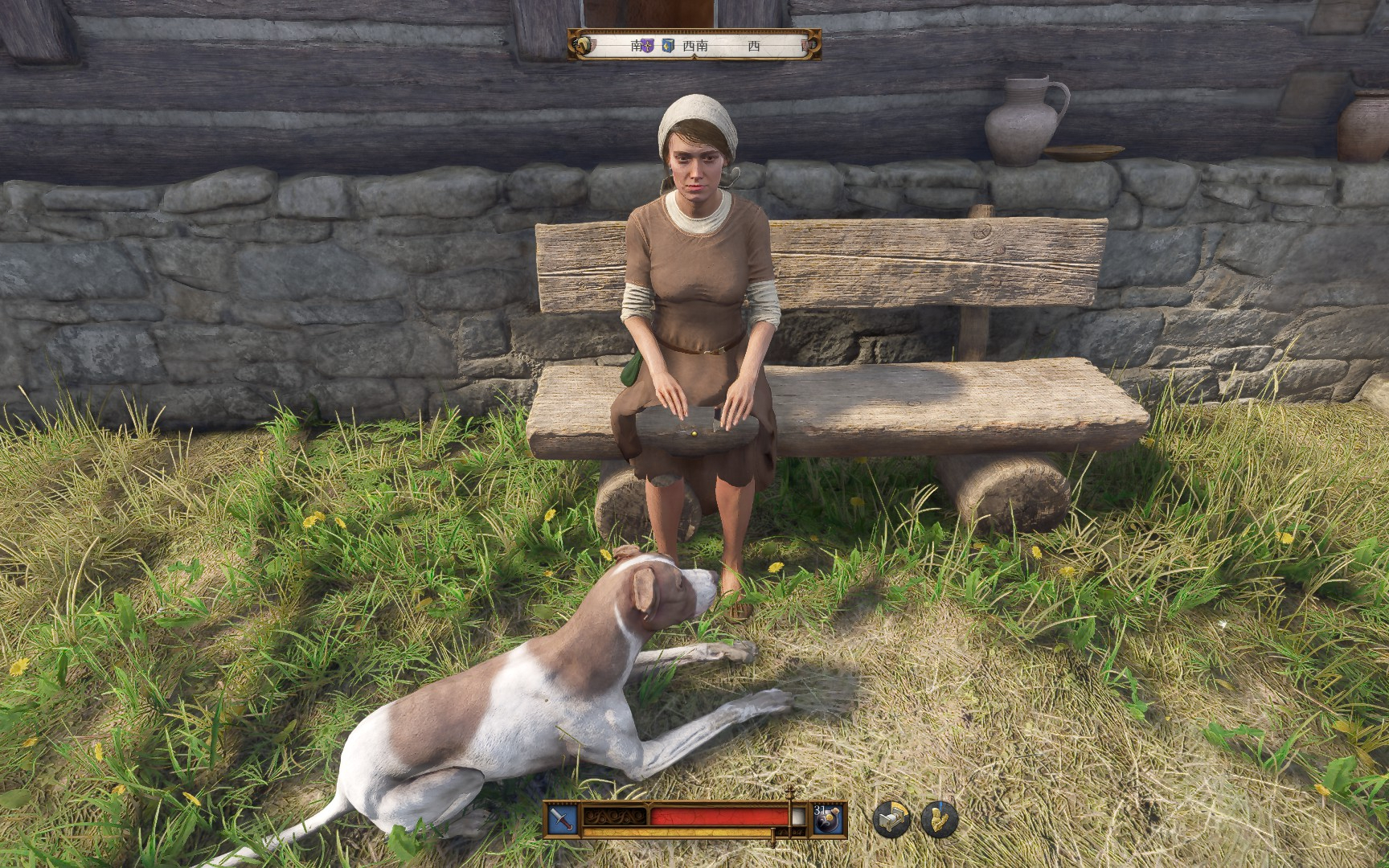Click the sword weapon icon
Viewport: 1389px width, 868px height.
[562, 819]
